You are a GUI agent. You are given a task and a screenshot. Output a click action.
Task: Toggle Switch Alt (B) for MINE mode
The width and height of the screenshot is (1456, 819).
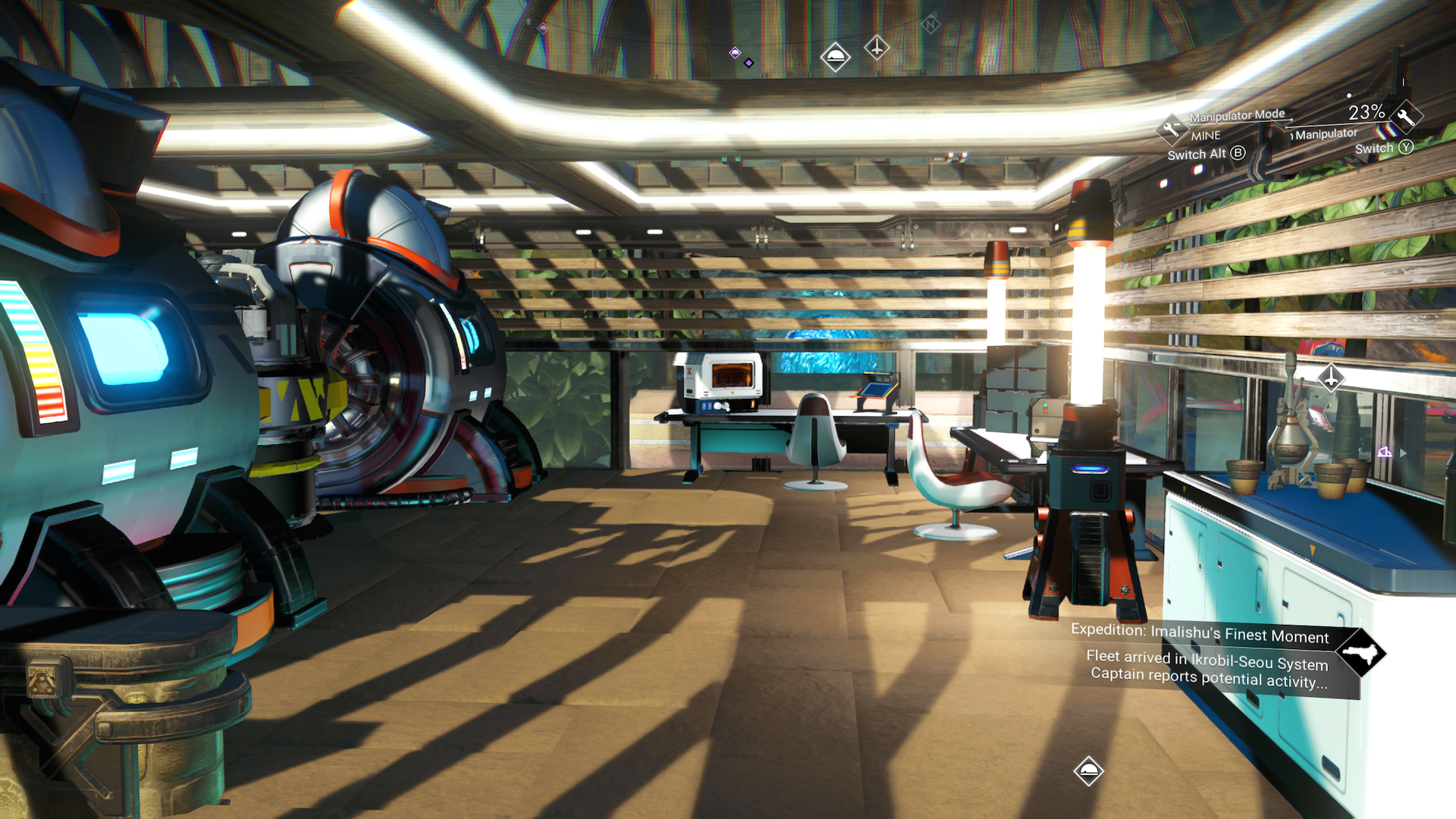point(1207,153)
